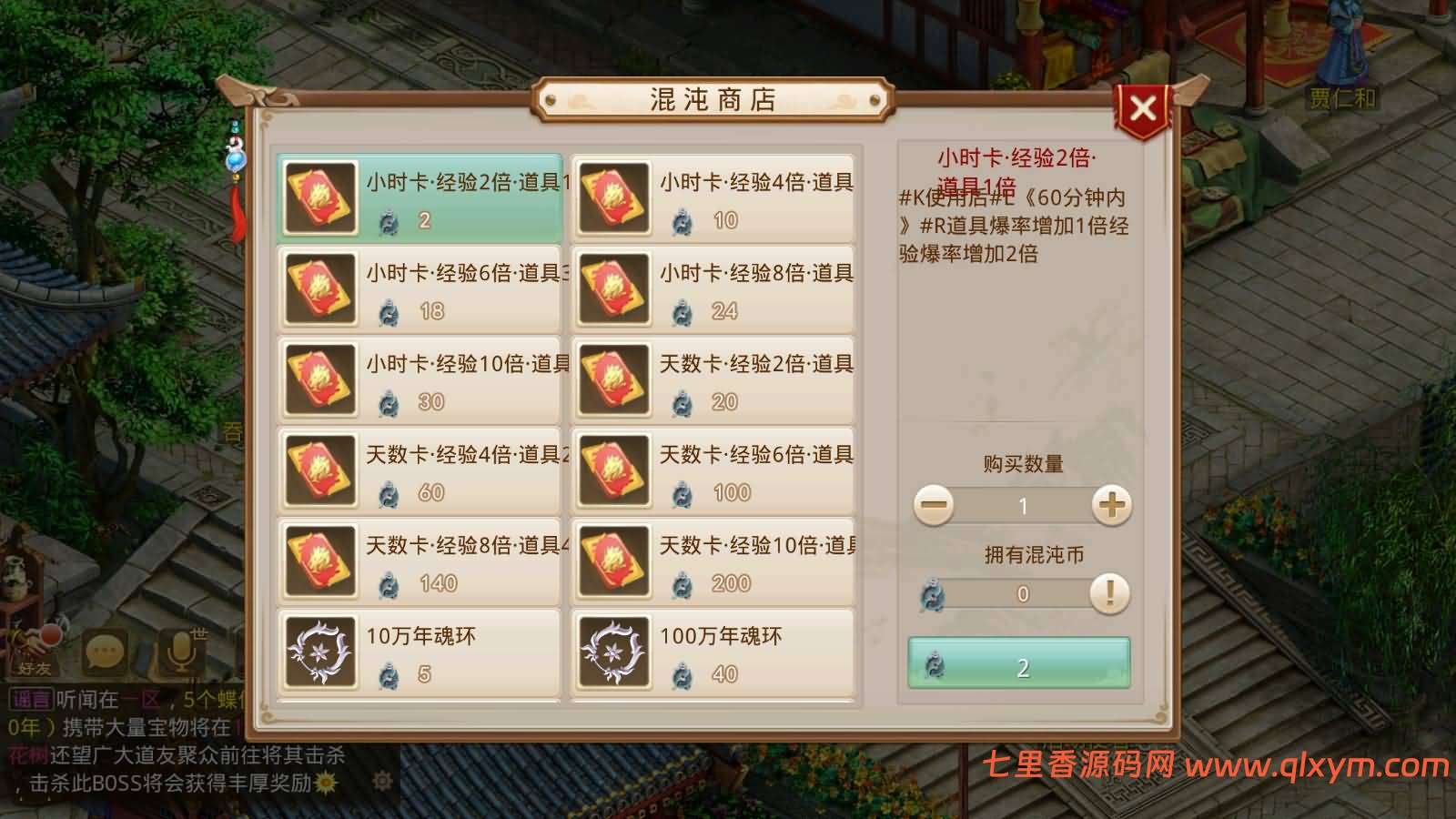This screenshot has height=819, width=1456.
Task: Click the chaos coin icon on the buy button
Action: click(935, 667)
